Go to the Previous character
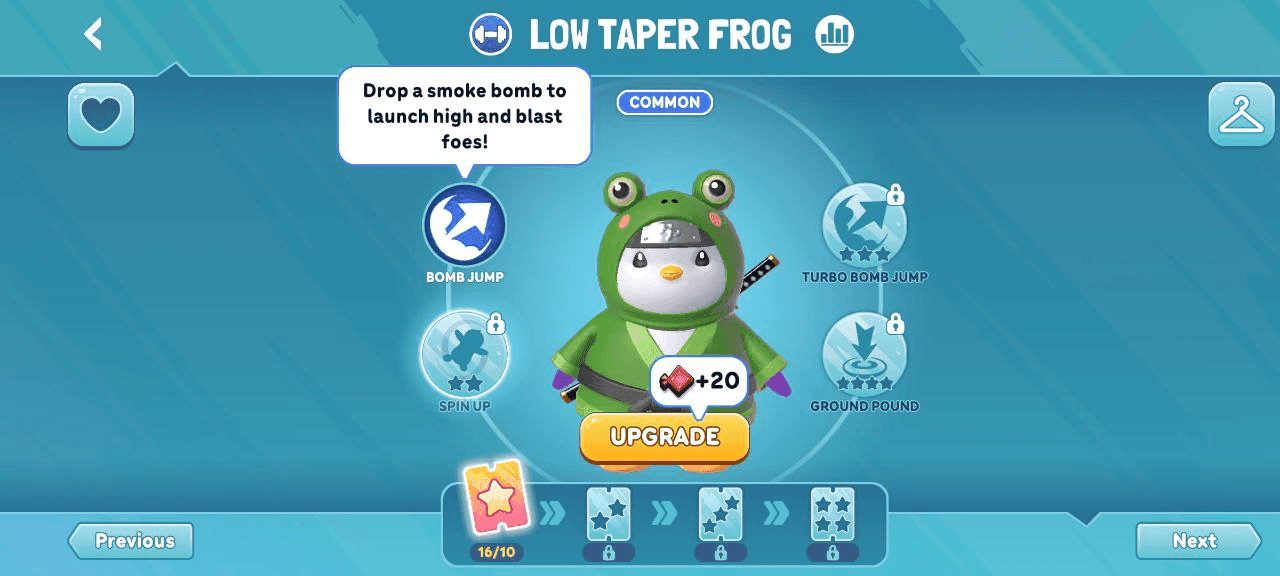The height and width of the screenshot is (576, 1280). pyautogui.click(x=132, y=541)
